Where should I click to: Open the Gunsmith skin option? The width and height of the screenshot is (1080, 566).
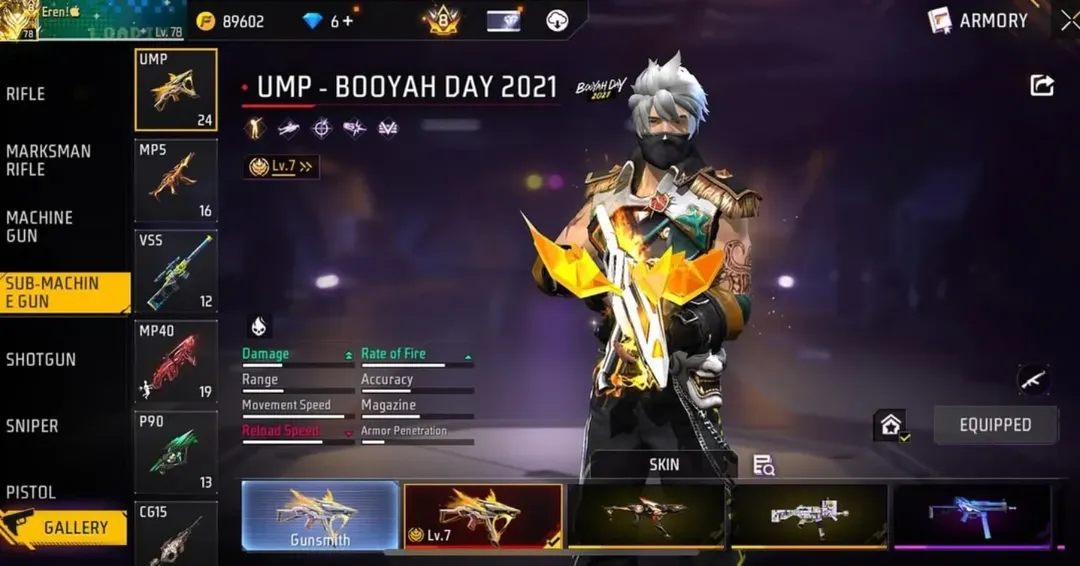pyautogui.click(x=320, y=515)
